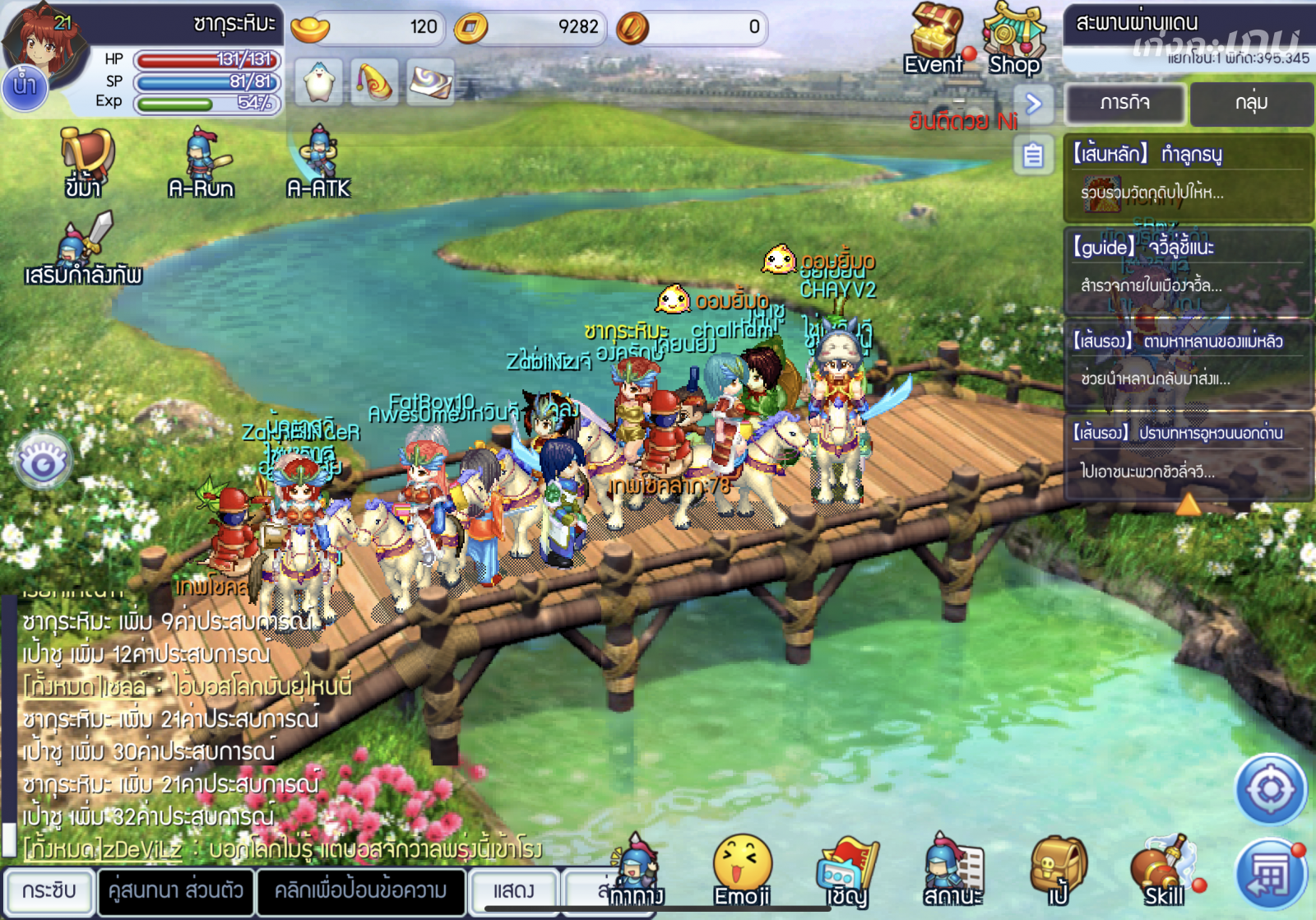Open the เป้ backpack inventory
Screen dimensions: 1316x920
pyautogui.click(x=1059, y=870)
